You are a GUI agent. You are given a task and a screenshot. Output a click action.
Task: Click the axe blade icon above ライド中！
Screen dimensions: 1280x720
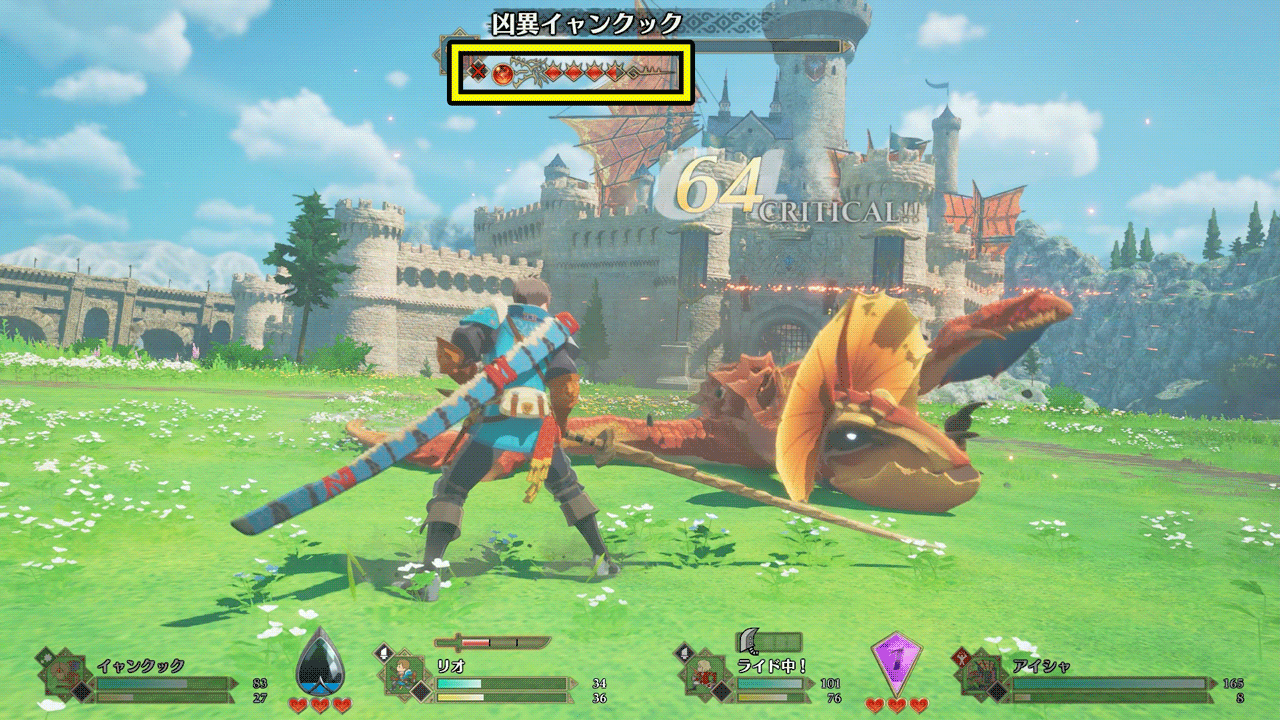[x=752, y=641]
